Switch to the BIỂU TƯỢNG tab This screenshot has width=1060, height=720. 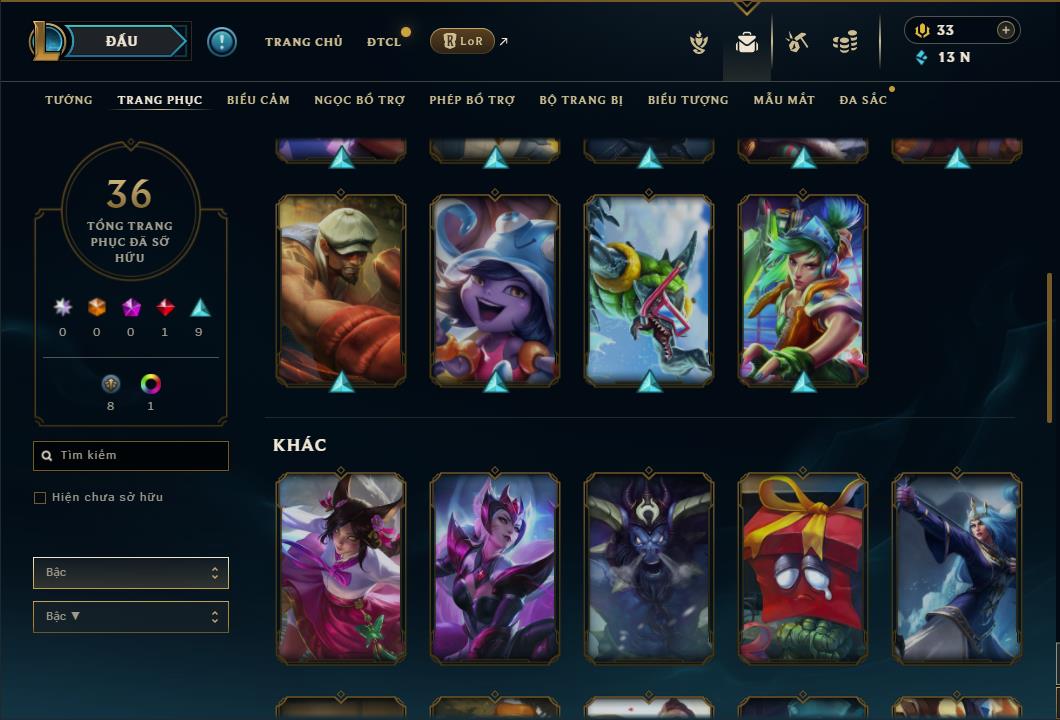688,100
